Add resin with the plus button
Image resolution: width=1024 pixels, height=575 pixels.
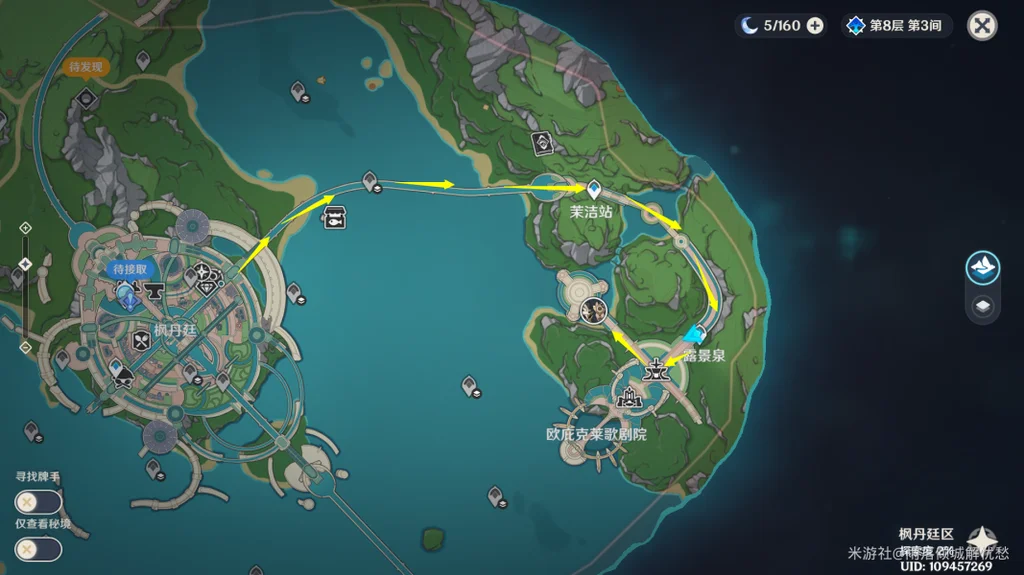pyautogui.click(x=815, y=26)
